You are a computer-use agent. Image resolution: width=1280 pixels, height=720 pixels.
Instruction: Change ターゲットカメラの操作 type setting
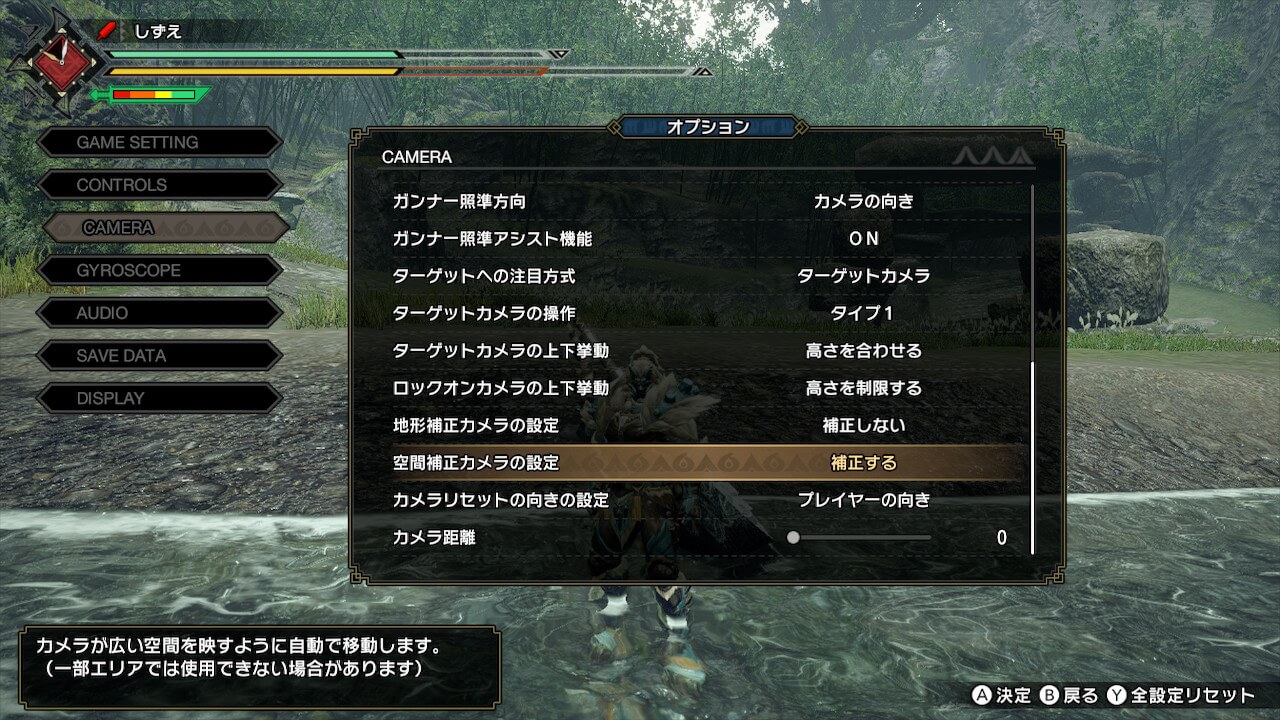(863, 313)
